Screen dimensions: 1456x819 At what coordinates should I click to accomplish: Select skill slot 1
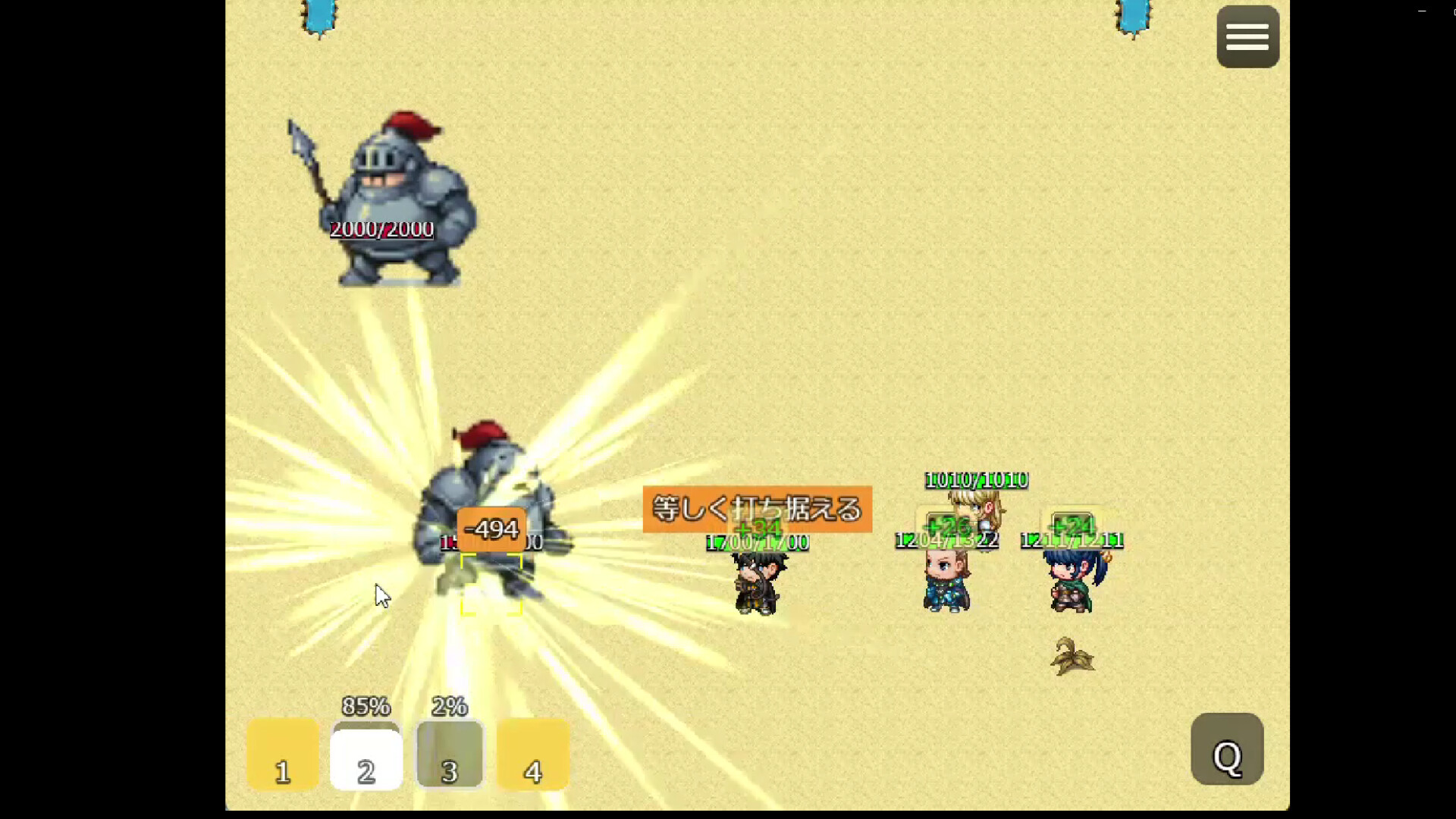282,755
